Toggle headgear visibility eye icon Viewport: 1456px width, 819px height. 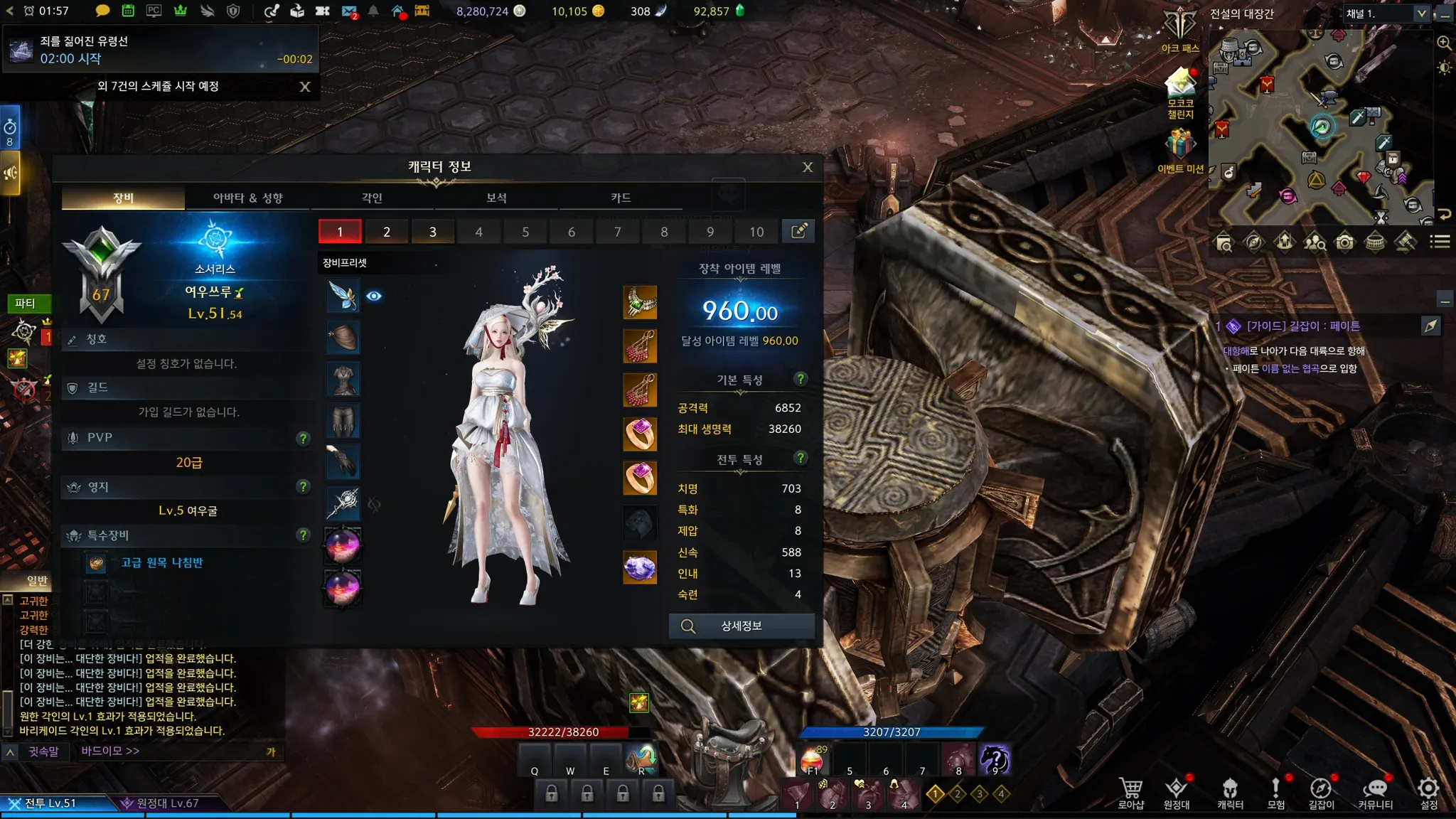(374, 296)
